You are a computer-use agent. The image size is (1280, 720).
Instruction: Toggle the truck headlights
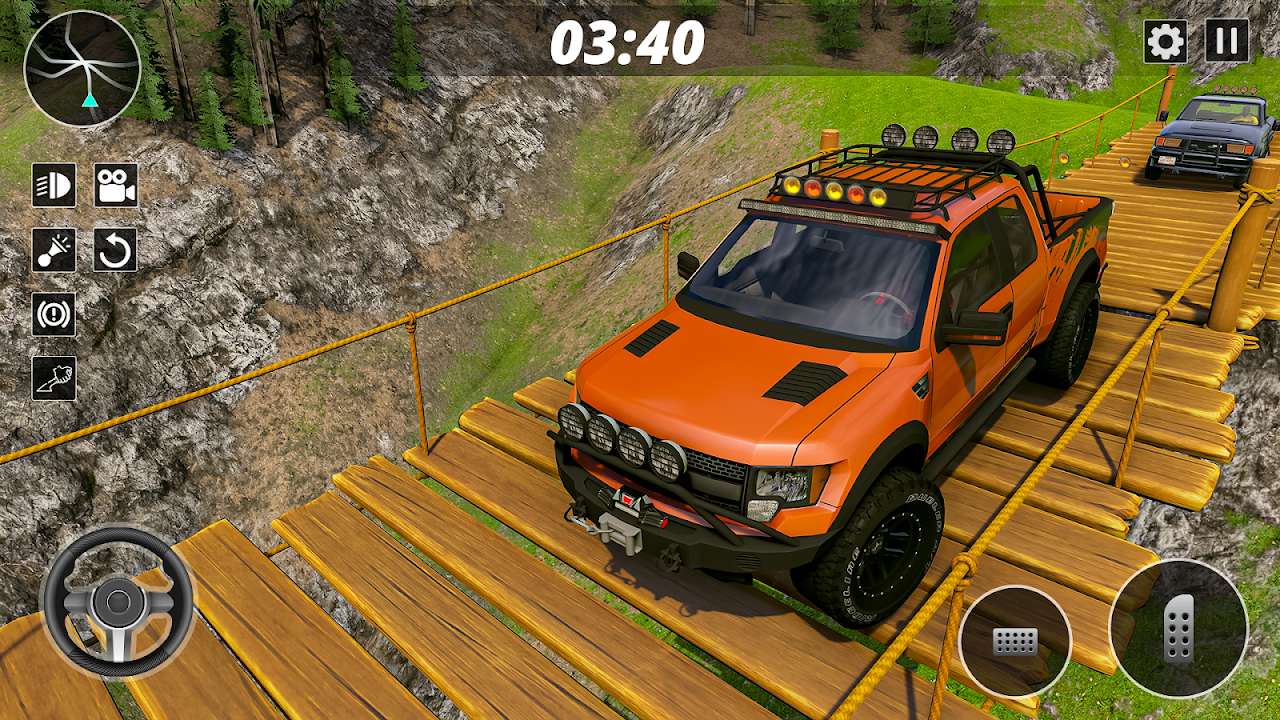tap(54, 185)
